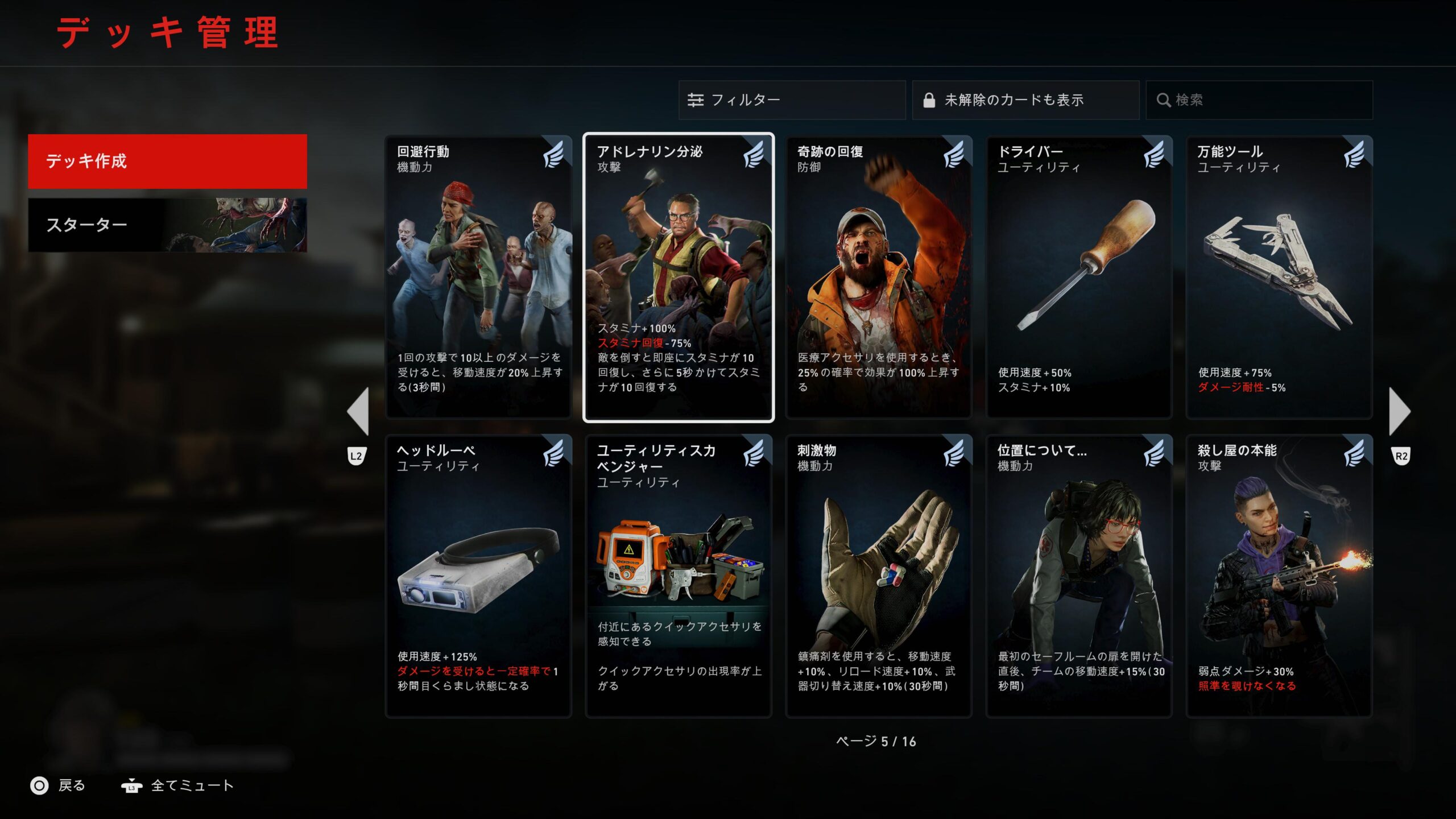Pick the ユーティリティスカベンジャー card

pos(679,576)
